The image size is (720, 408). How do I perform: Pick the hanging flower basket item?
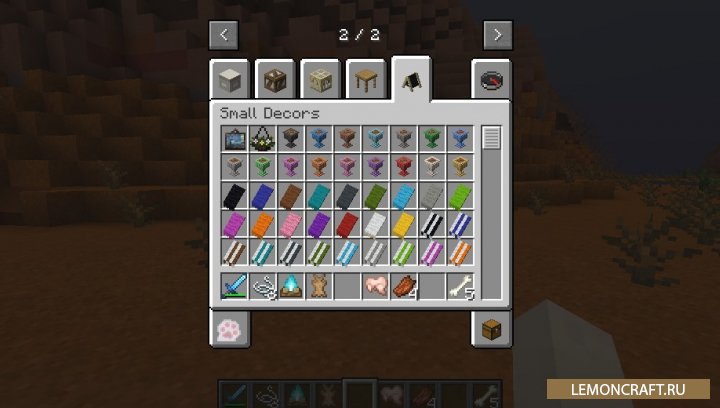click(261, 138)
